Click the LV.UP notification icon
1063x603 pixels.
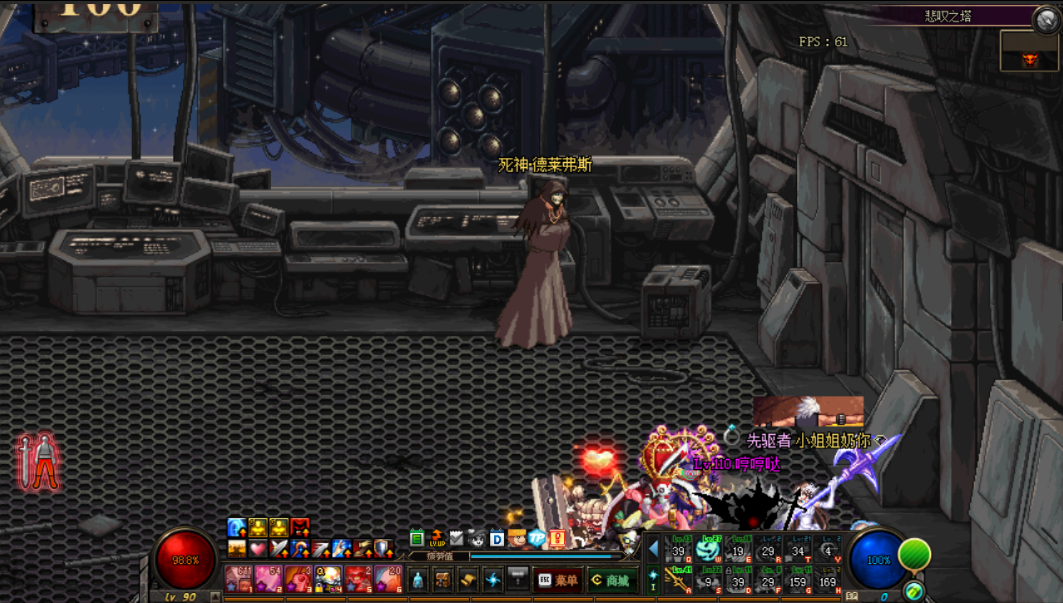point(437,539)
